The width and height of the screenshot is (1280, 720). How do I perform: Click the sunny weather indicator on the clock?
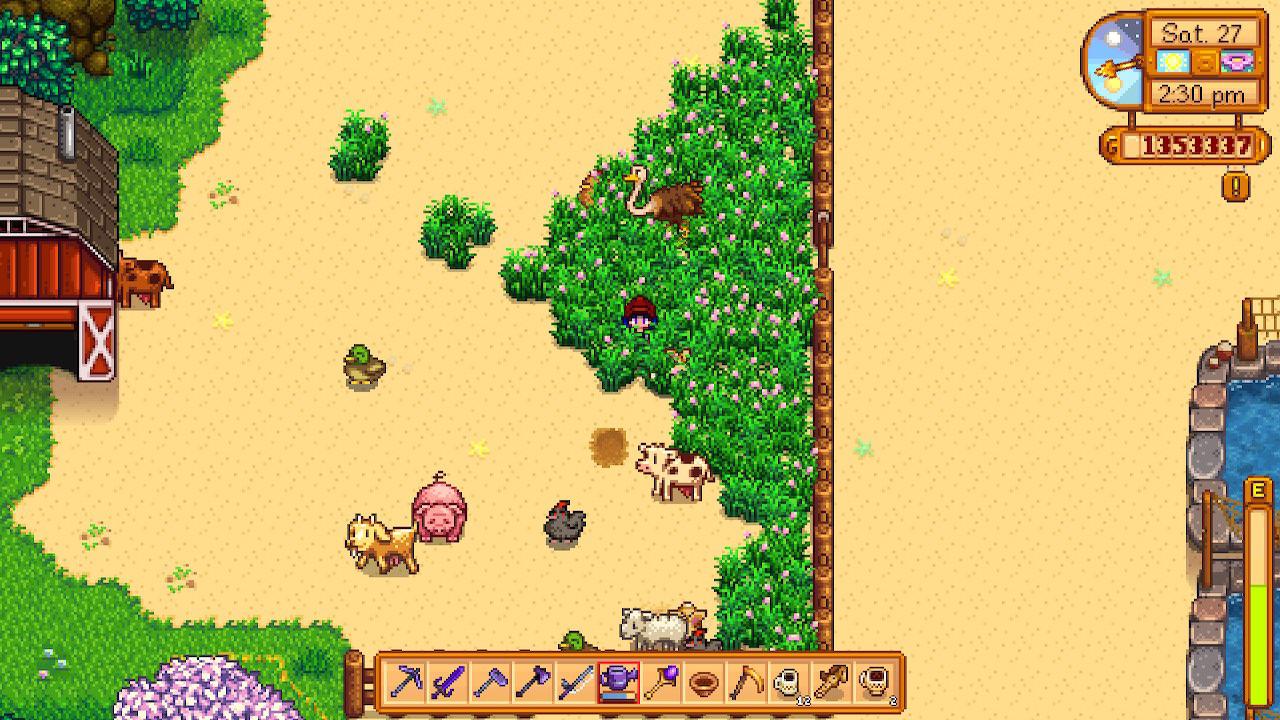1172,62
